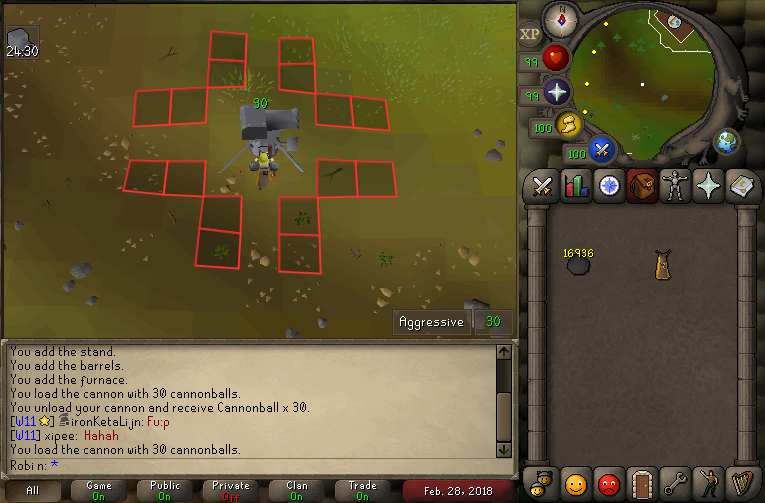
Task: Select the Game chat filter tab
Action: click(99, 490)
